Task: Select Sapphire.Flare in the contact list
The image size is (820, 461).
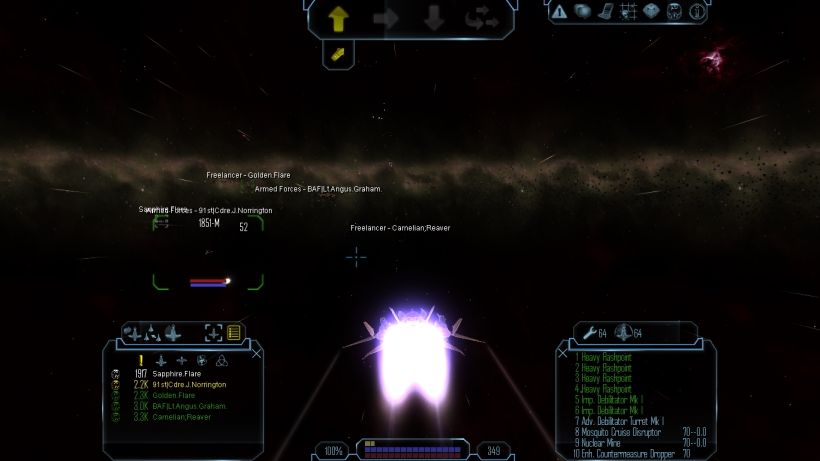Action: (x=177, y=374)
